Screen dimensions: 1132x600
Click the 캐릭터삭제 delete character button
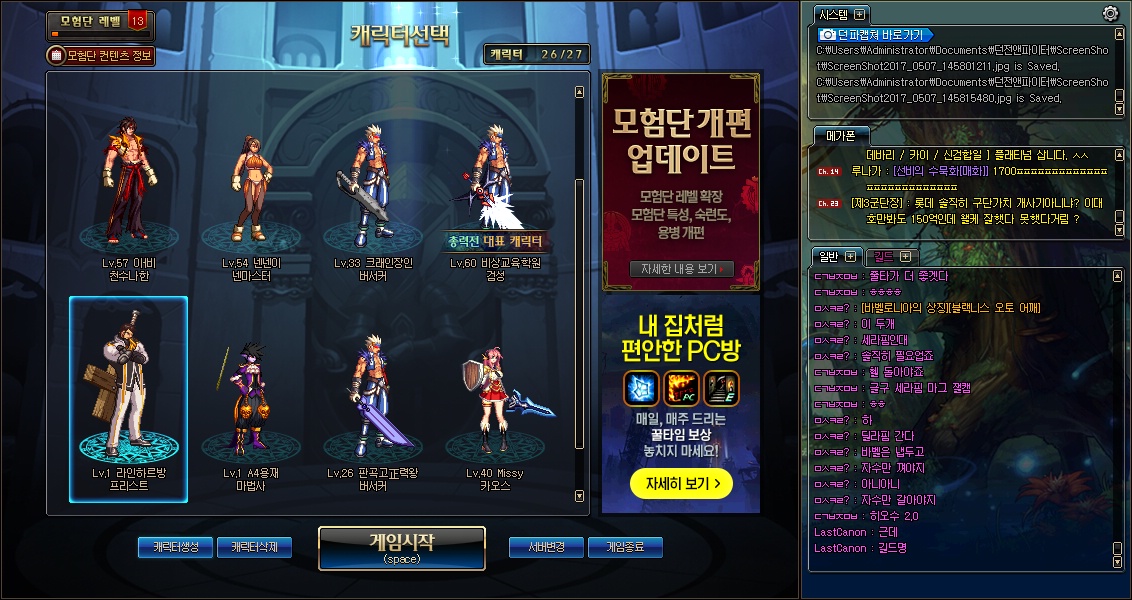click(x=254, y=547)
